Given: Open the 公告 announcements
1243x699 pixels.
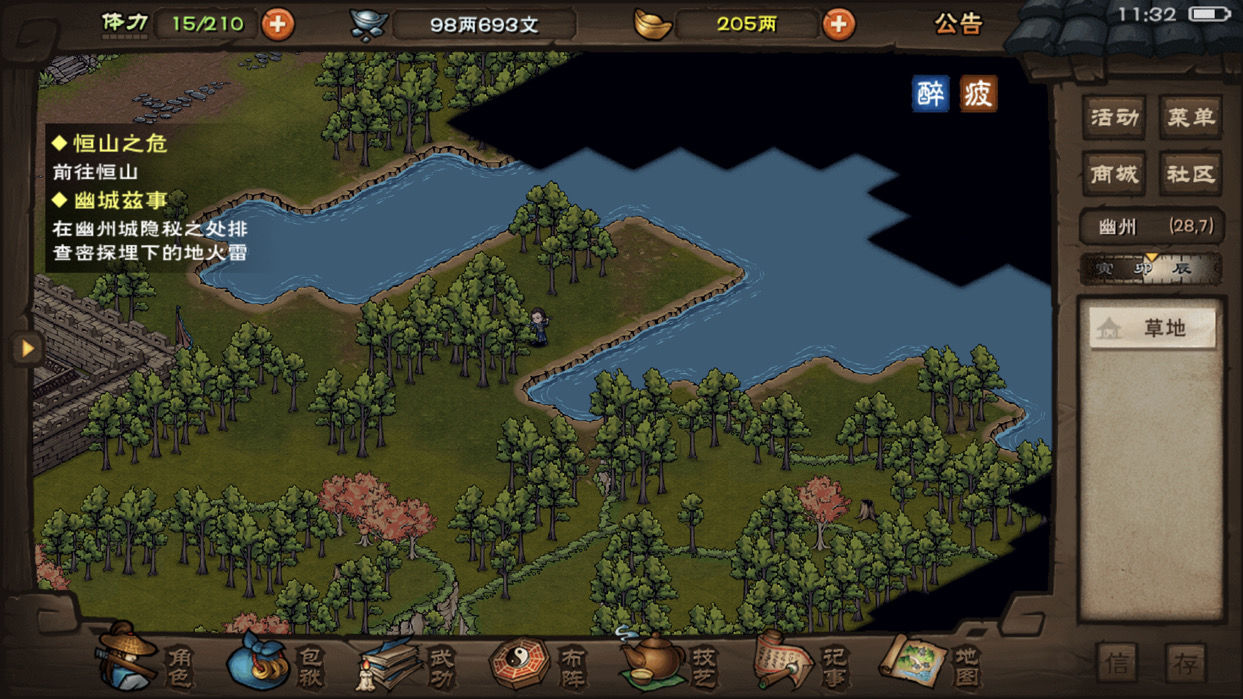Looking at the screenshot, I should 958,24.
